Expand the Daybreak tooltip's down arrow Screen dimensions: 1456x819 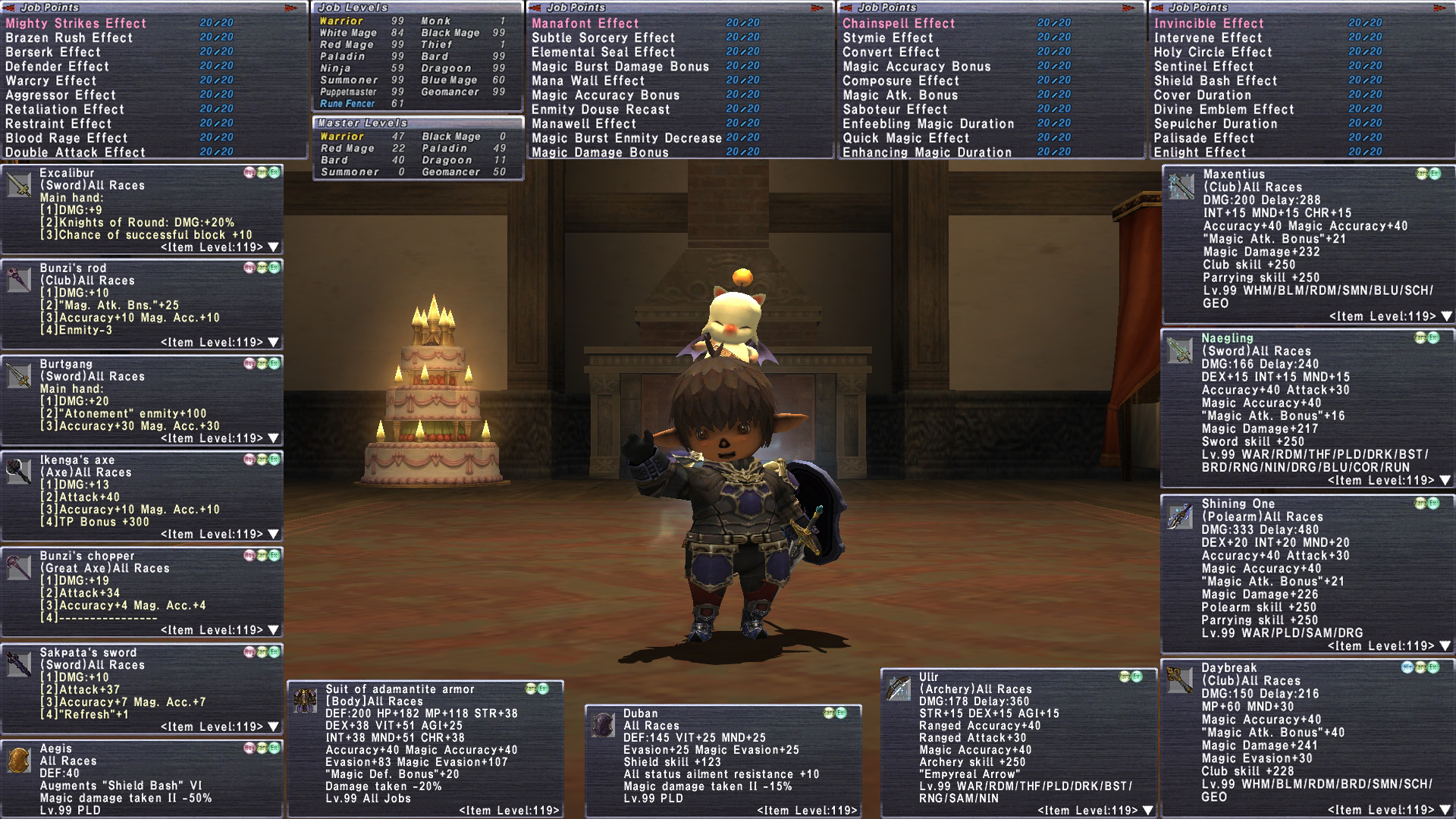(x=1446, y=811)
